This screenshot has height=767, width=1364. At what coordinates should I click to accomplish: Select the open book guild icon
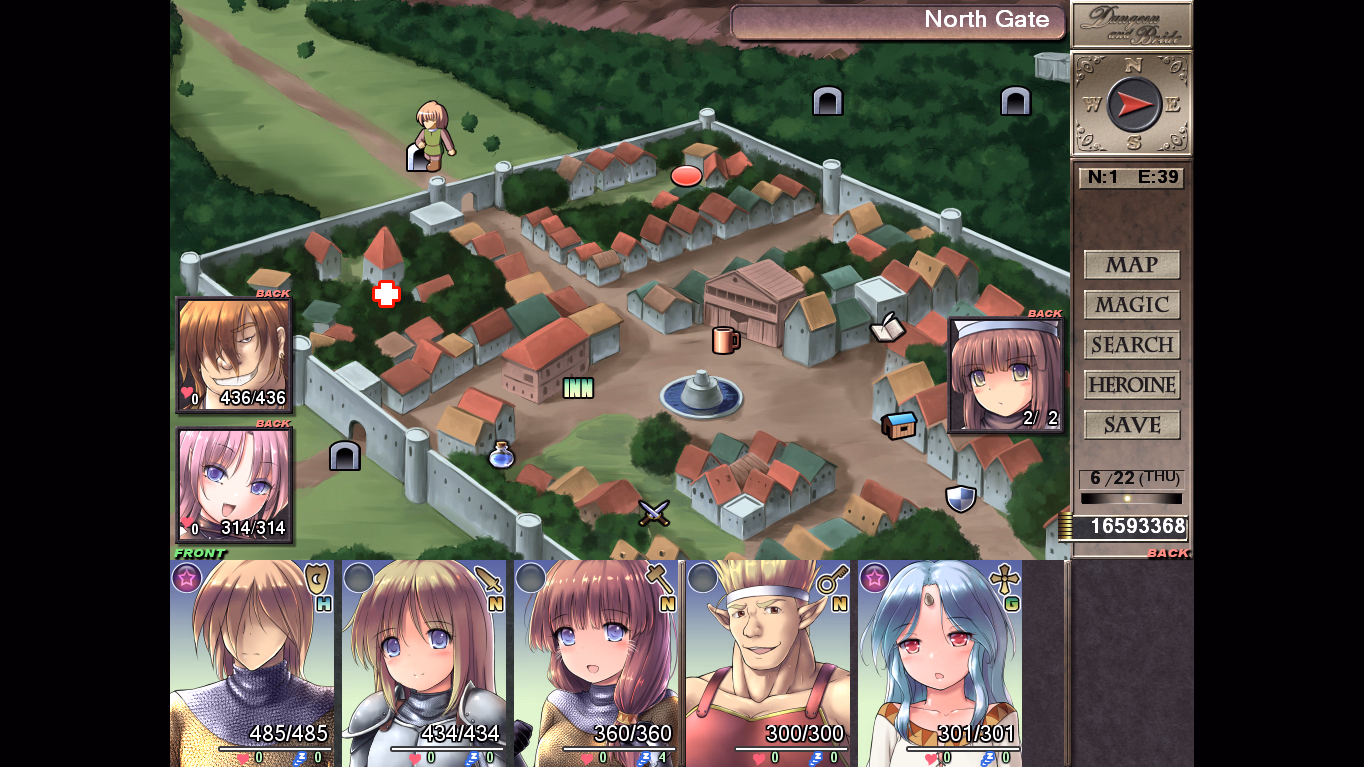pyautogui.click(x=887, y=327)
